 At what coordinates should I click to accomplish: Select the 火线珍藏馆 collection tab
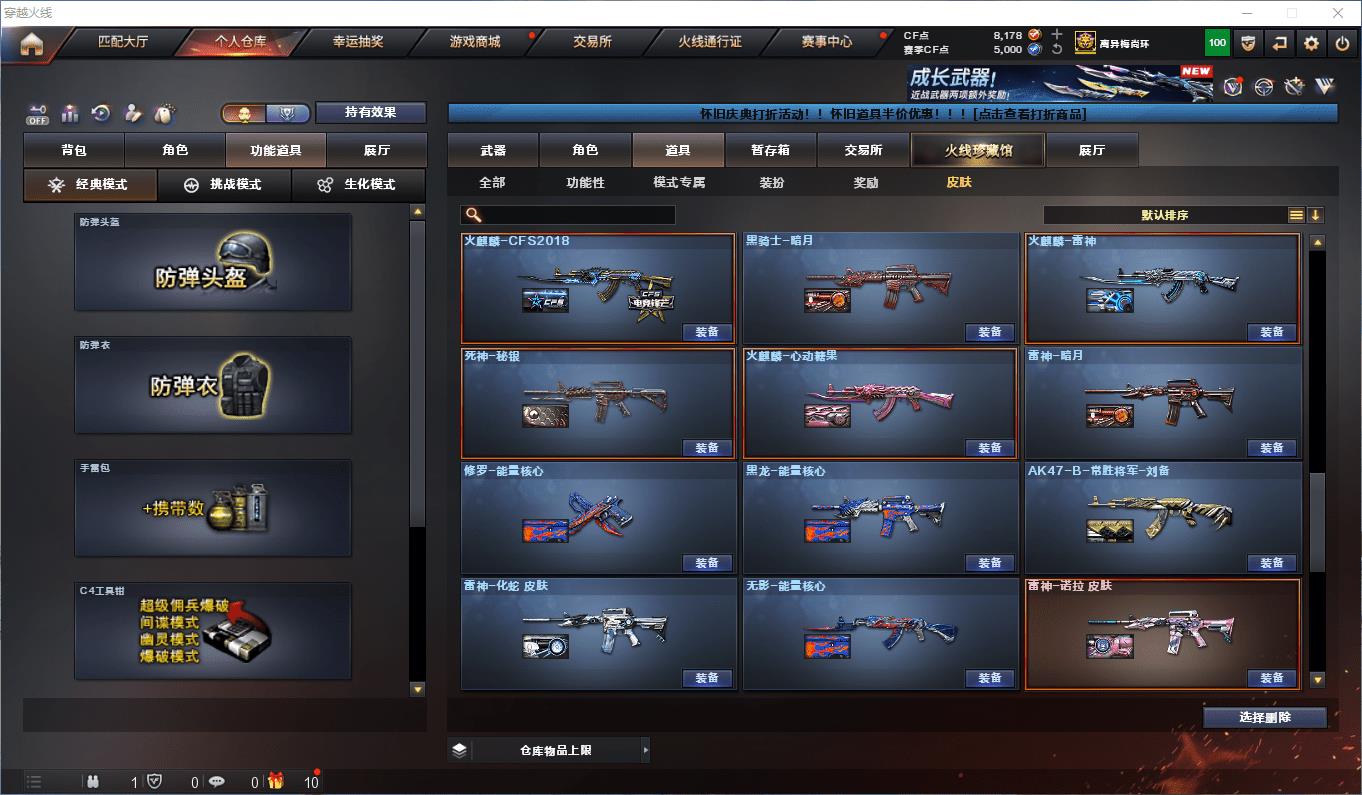[977, 150]
